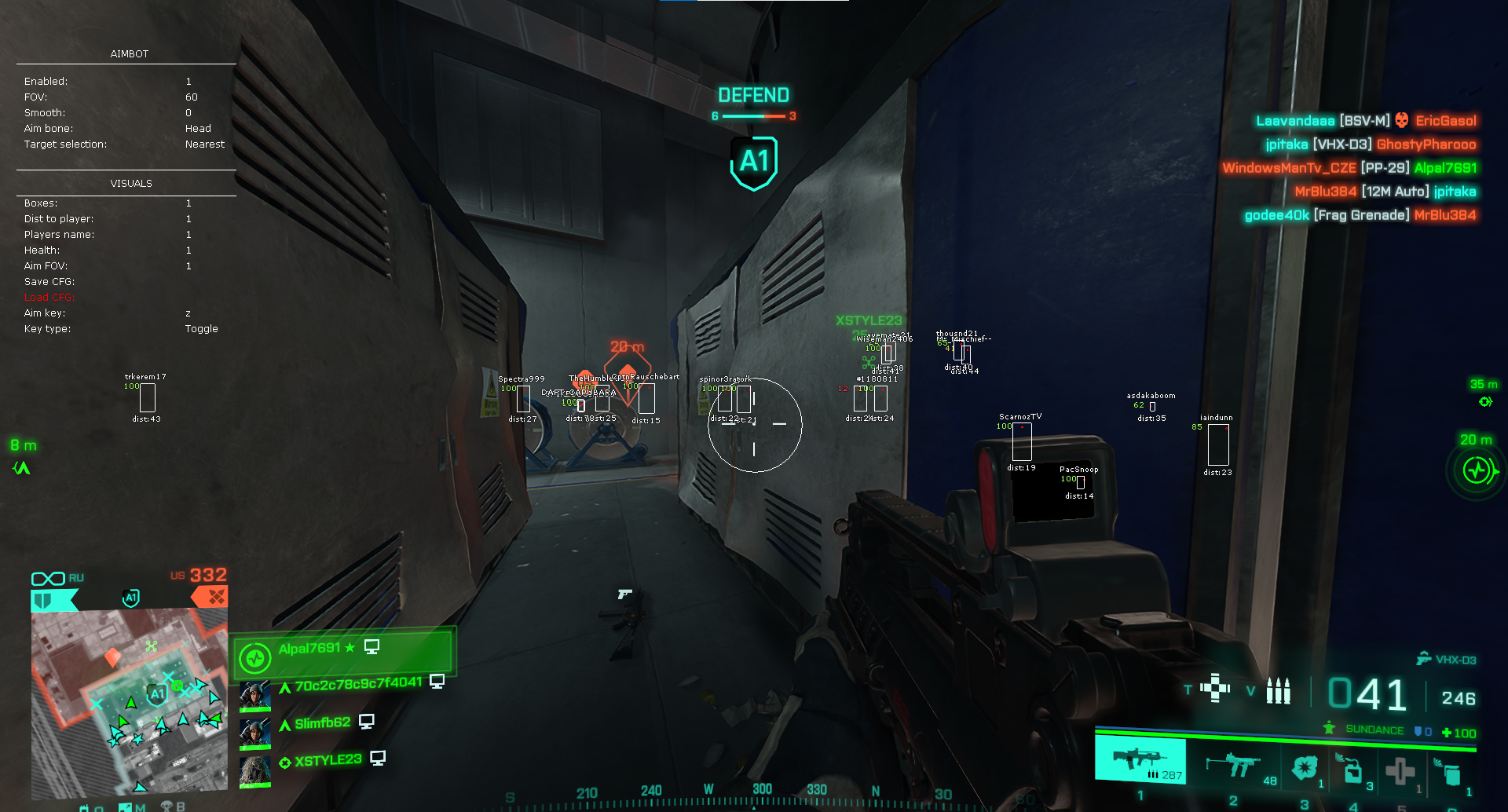Switch to the sidearm slot with 48 rounds
The image size is (1508, 812).
point(1235,765)
